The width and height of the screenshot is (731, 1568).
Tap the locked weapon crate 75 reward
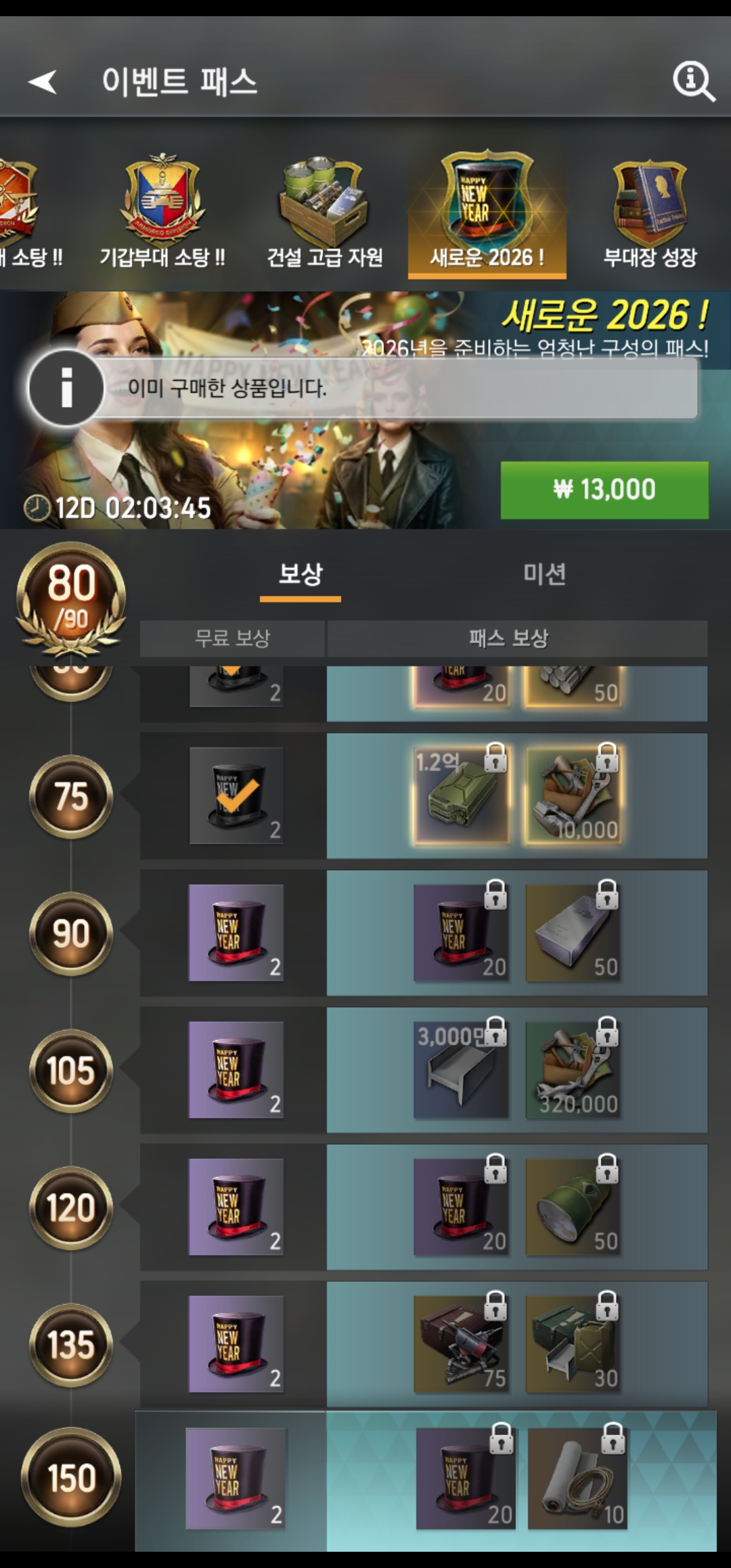(x=461, y=1344)
